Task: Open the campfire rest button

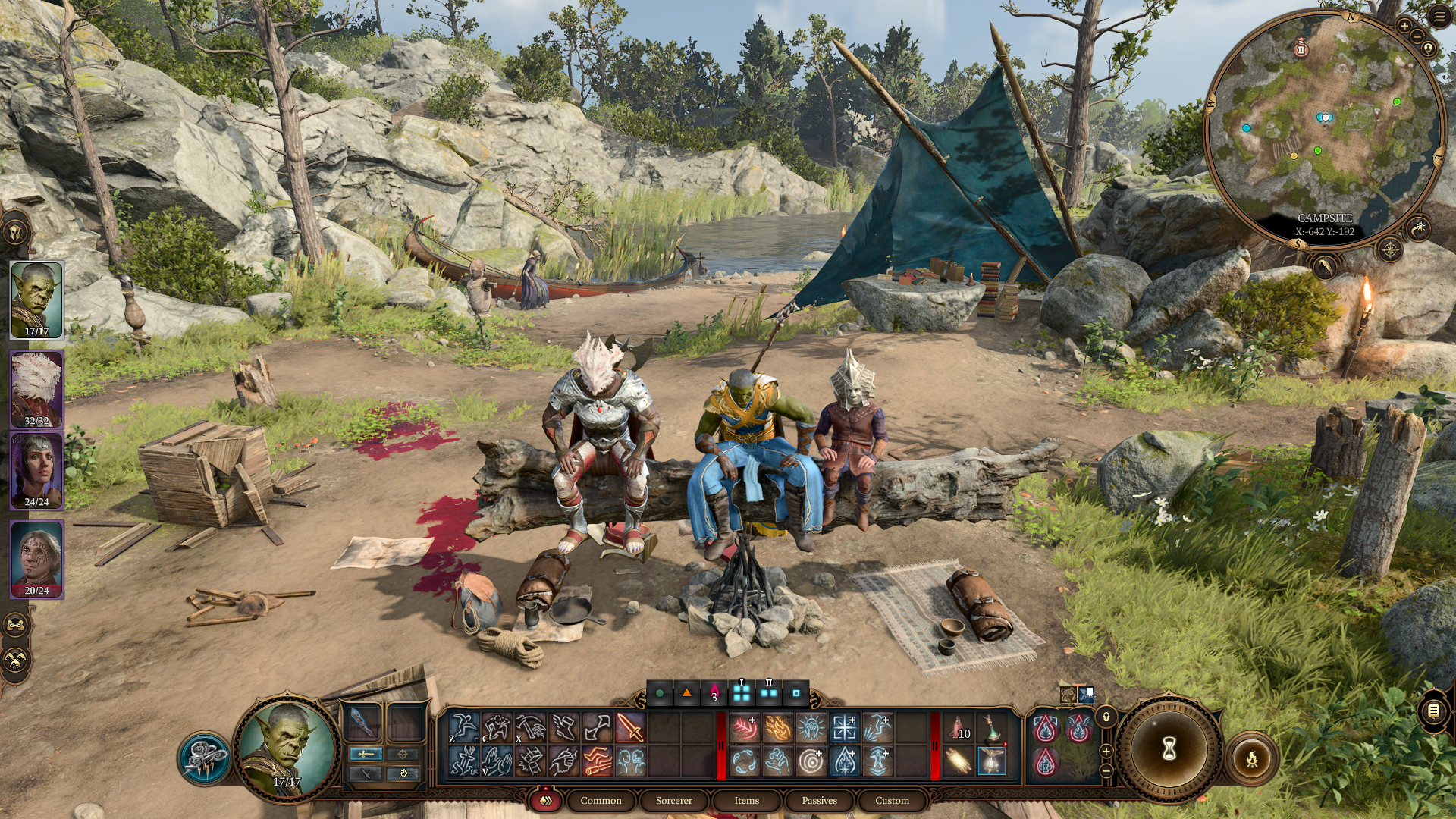Action: (1252, 758)
